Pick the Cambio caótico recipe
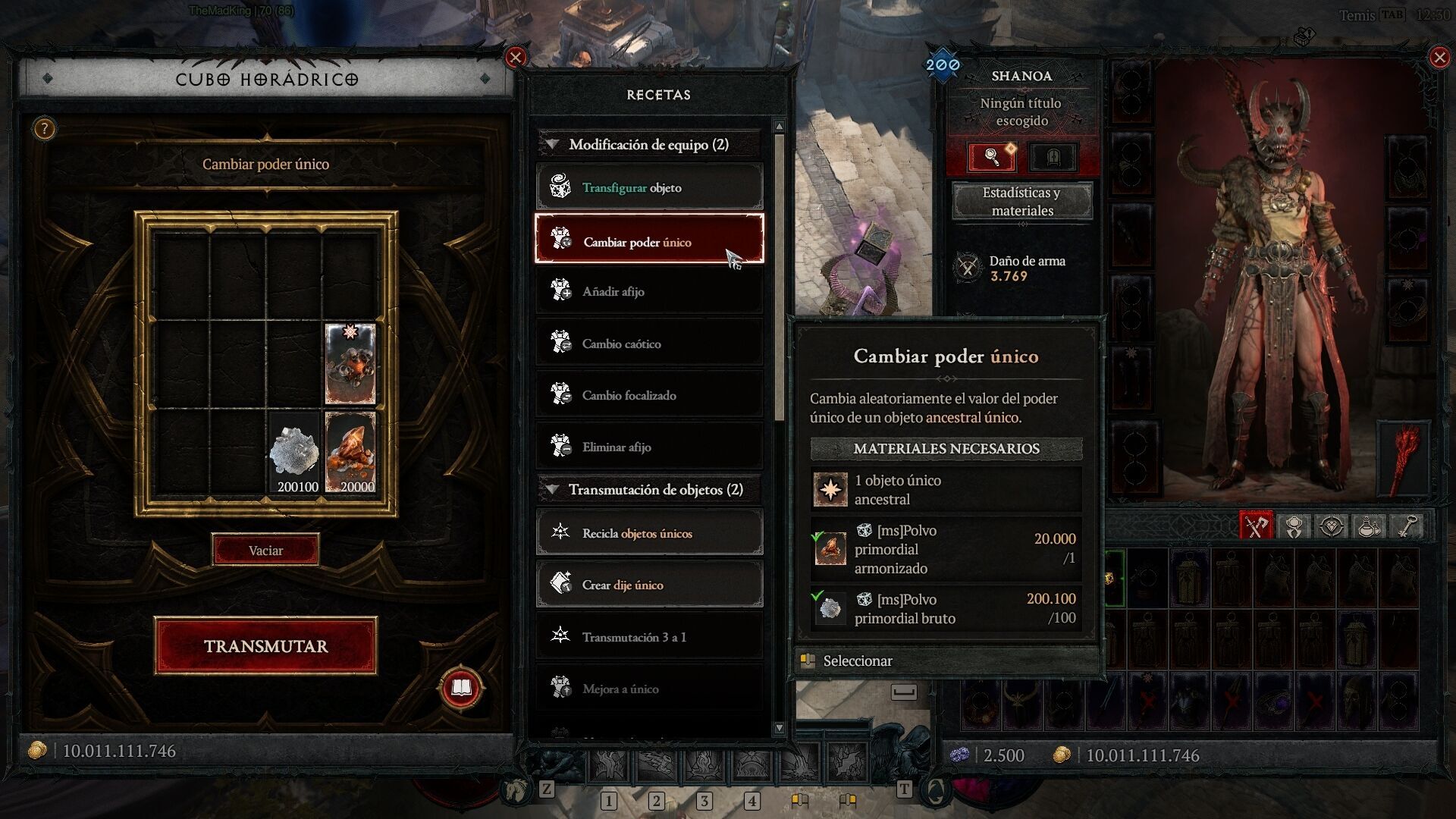The width and height of the screenshot is (1456, 819). [649, 344]
